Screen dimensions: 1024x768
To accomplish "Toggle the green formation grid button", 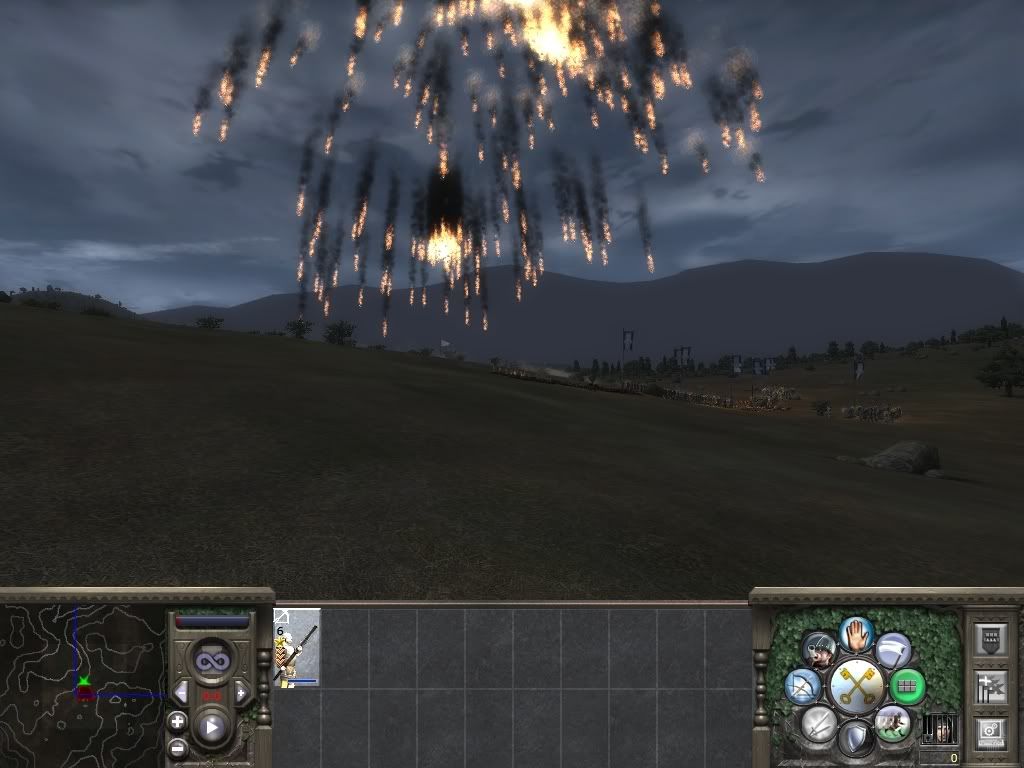I will coord(907,687).
